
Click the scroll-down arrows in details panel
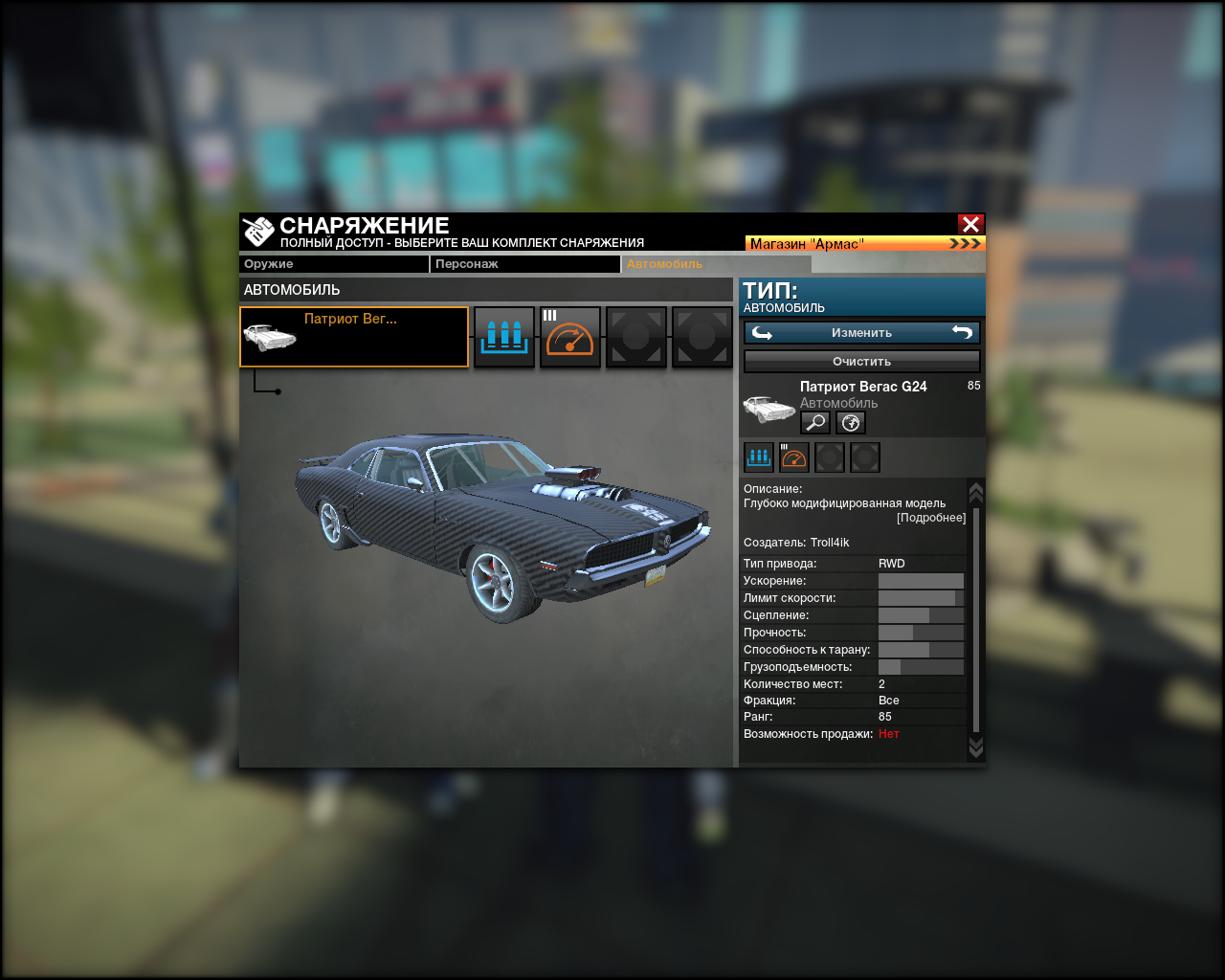pyautogui.click(x=976, y=746)
